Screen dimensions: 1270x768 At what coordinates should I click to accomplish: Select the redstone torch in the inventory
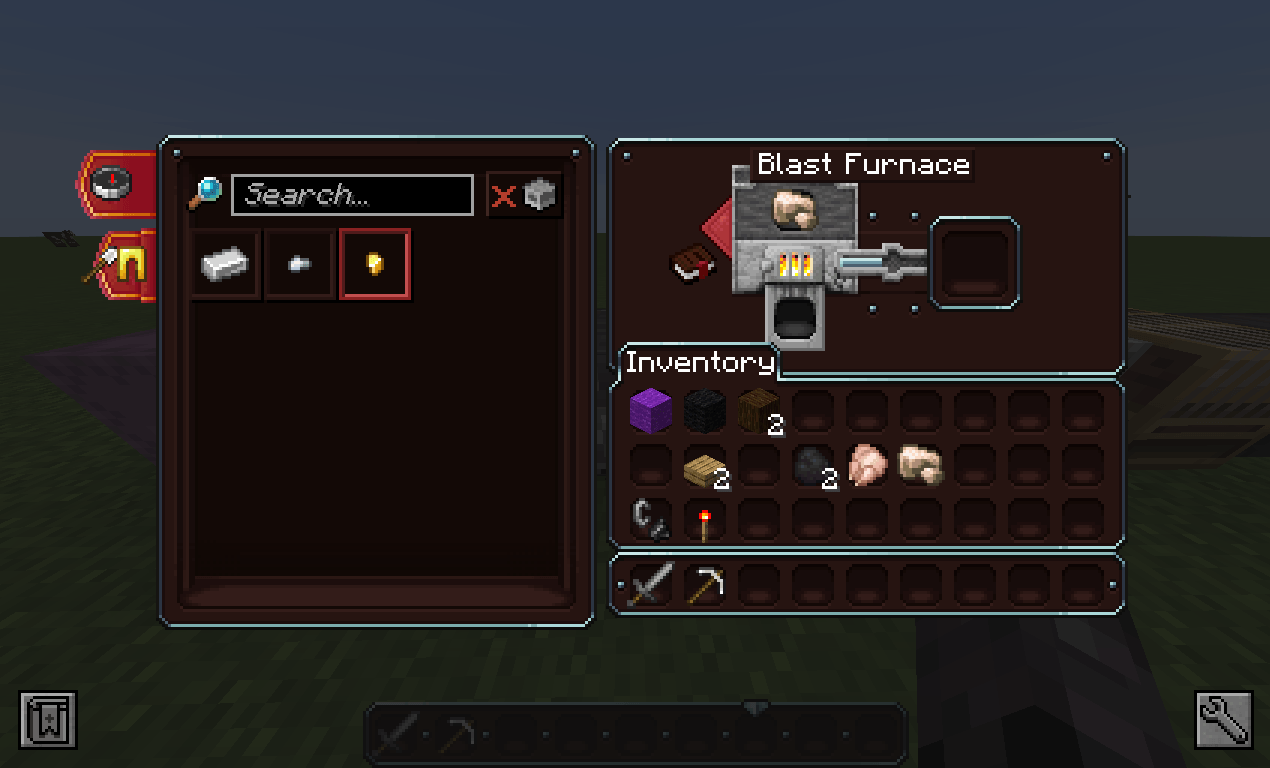tap(704, 521)
